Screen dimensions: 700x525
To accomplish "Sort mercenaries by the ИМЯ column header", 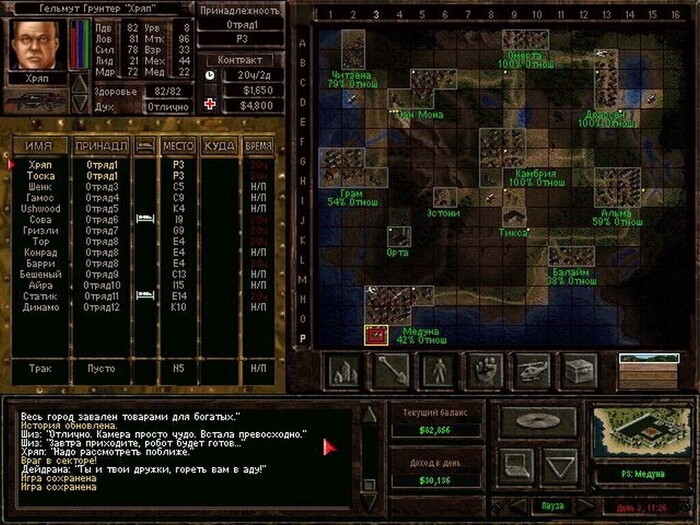I will (x=38, y=146).
